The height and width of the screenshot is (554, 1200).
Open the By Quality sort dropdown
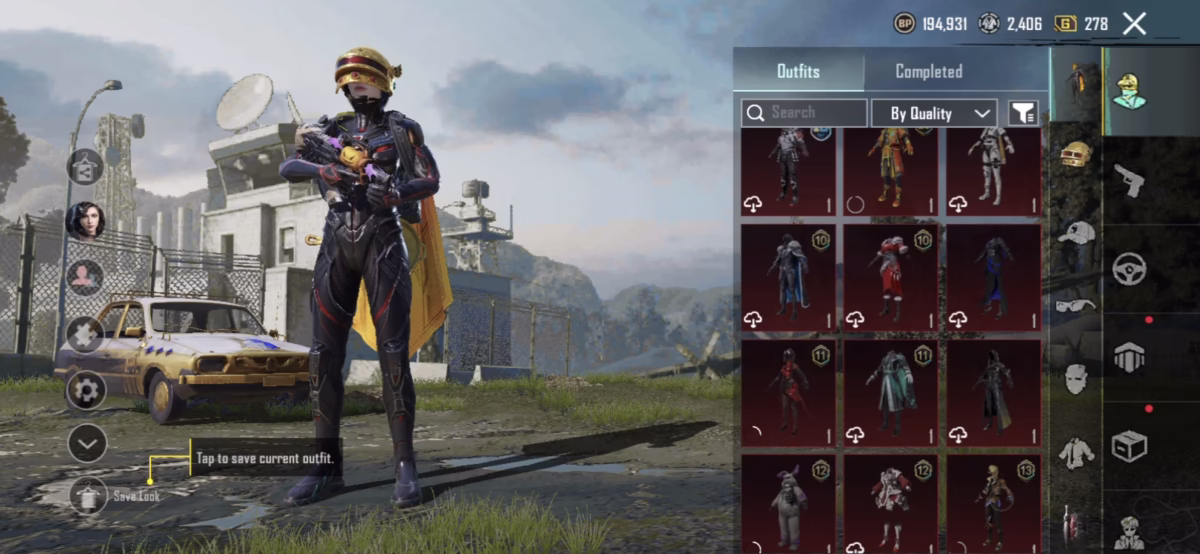point(933,113)
